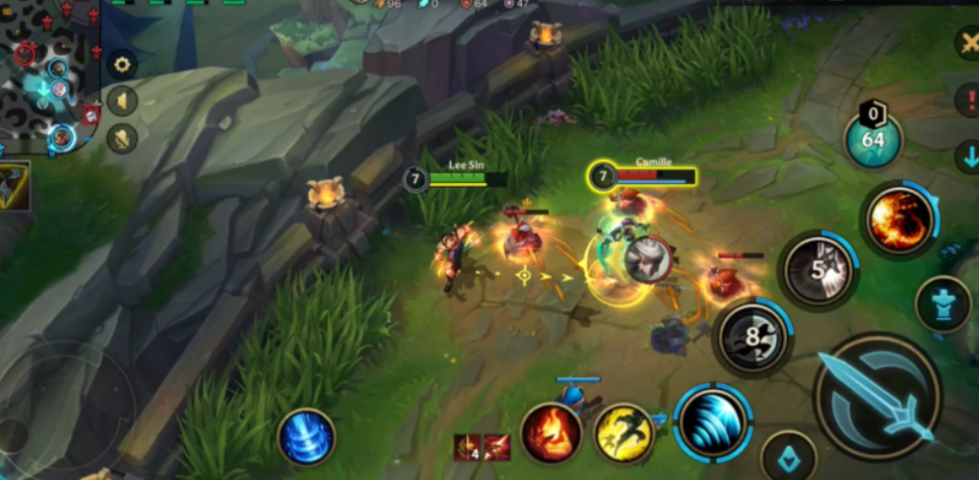
Task: Tap the crossed swords ping button
Action: (x=968, y=43)
